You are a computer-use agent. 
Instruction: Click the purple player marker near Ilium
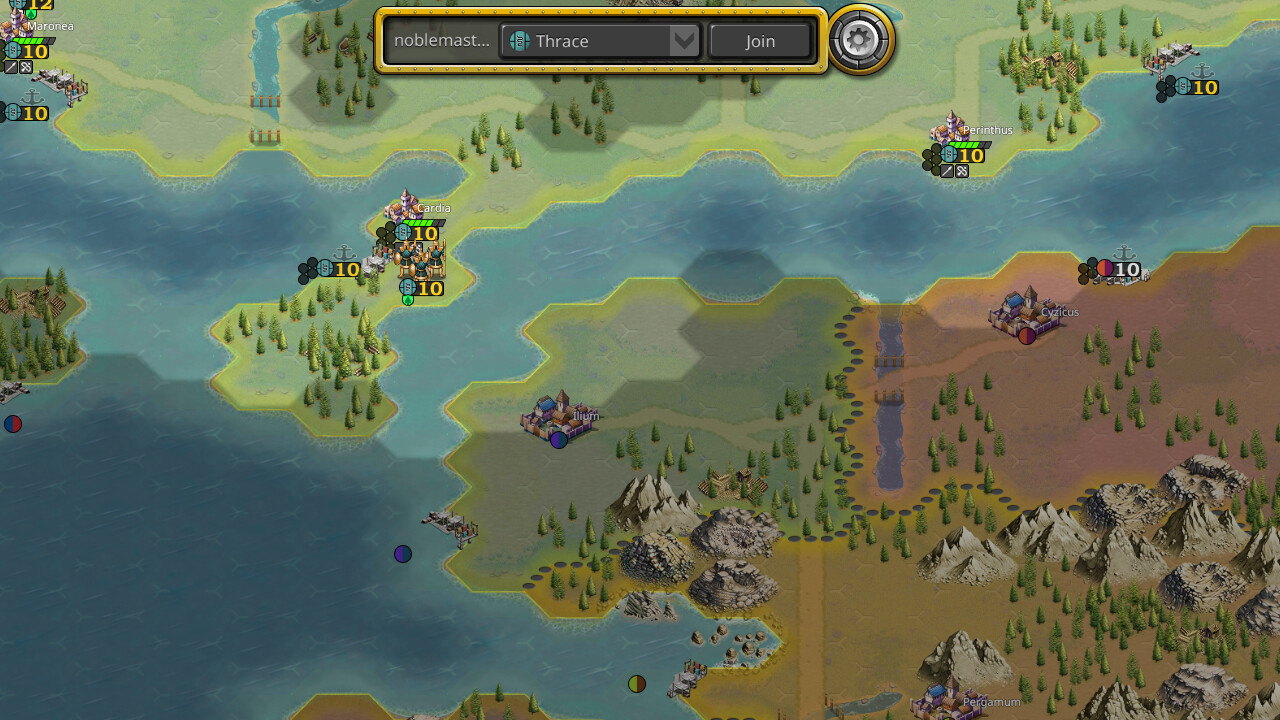pos(557,438)
